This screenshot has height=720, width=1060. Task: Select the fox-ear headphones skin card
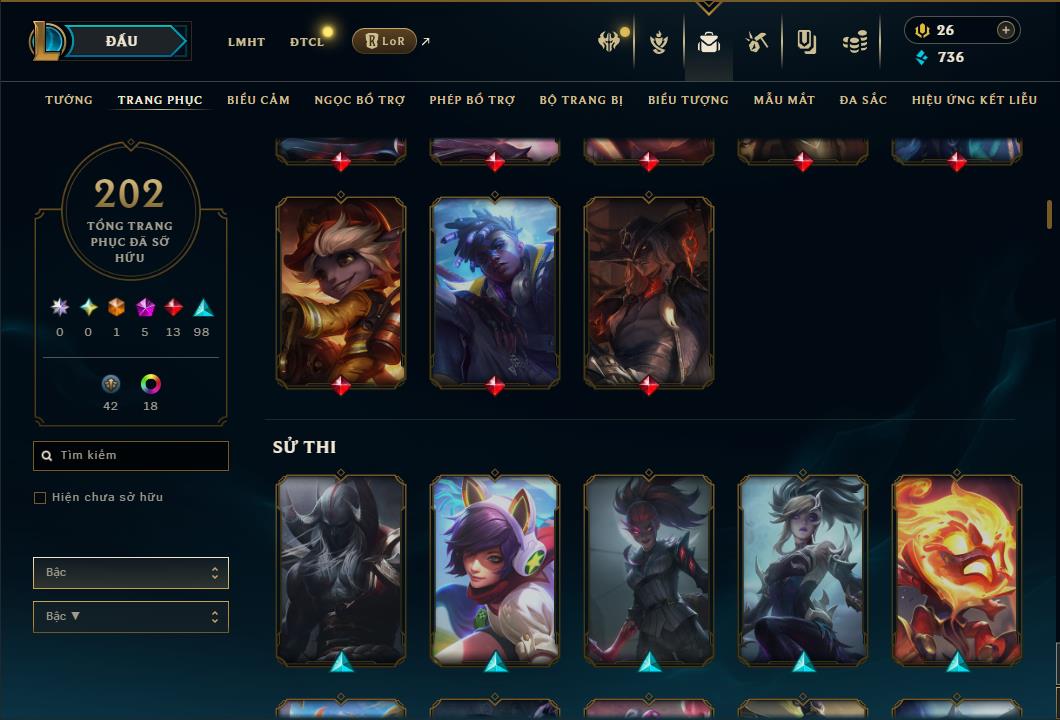[x=495, y=568]
